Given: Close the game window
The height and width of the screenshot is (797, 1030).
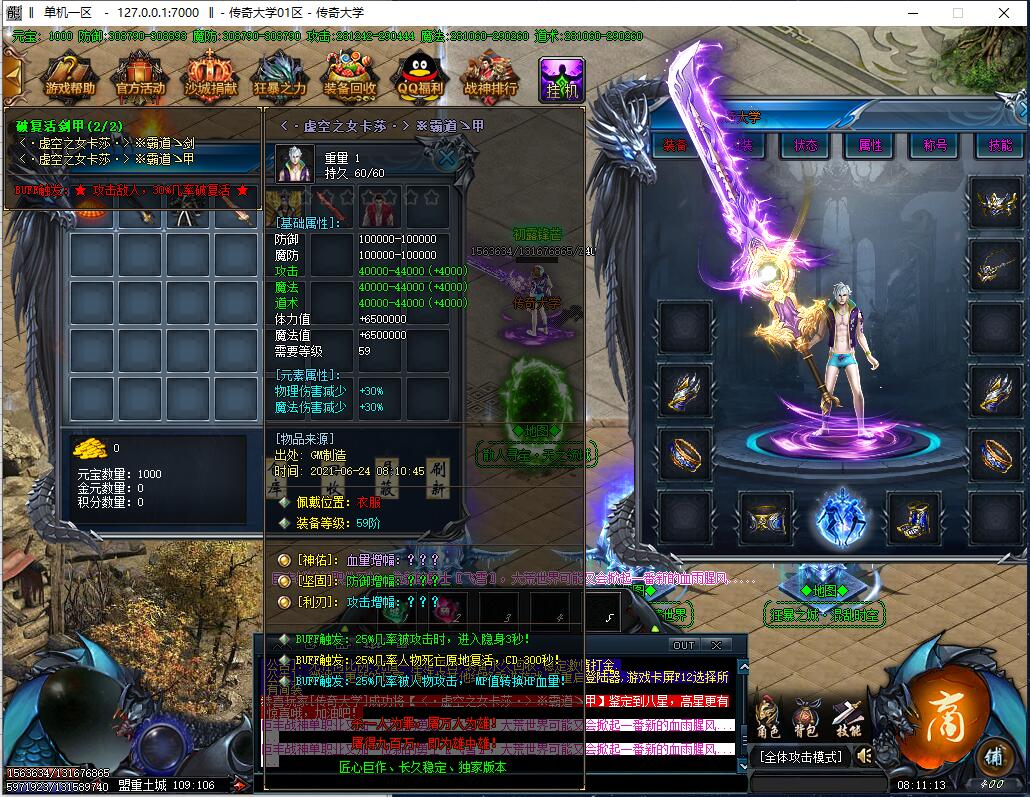Looking at the screenshot, I should pos(1004,13).
